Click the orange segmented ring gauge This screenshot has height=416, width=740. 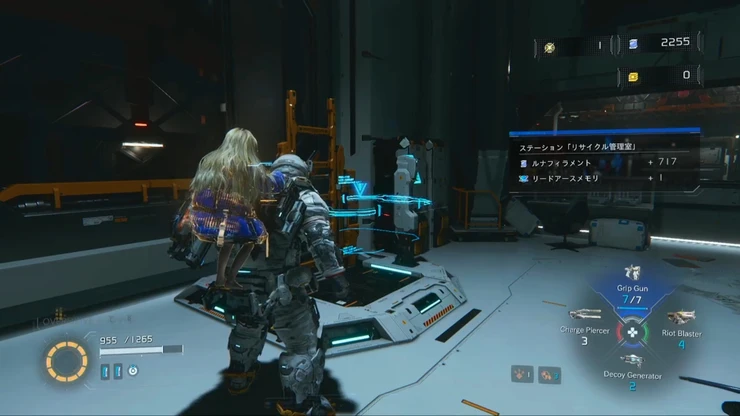pyautogui.click(x=66, y=362)
